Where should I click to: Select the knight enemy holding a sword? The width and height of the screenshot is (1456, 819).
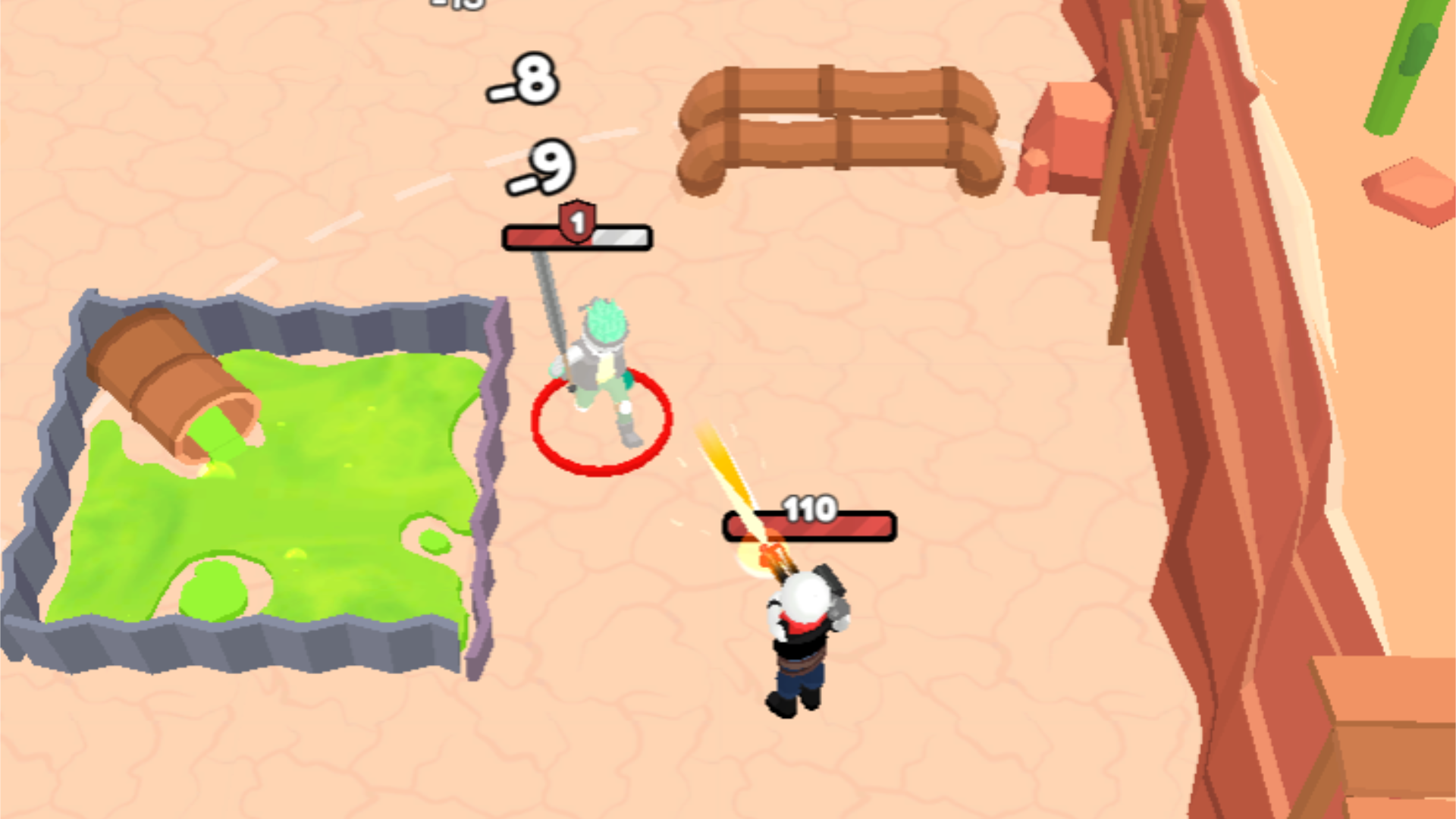pos(599,364)
